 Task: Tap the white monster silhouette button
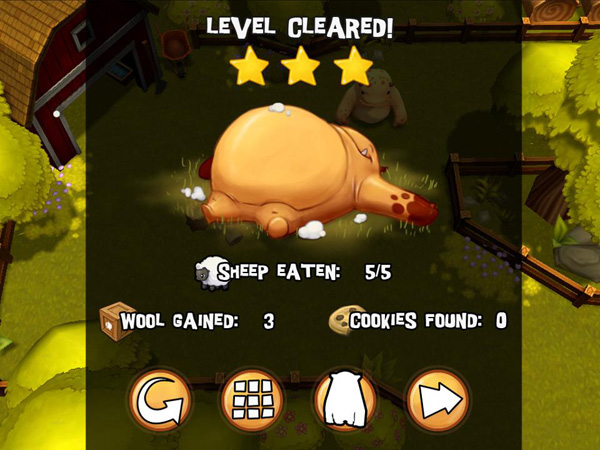point(345,400)
